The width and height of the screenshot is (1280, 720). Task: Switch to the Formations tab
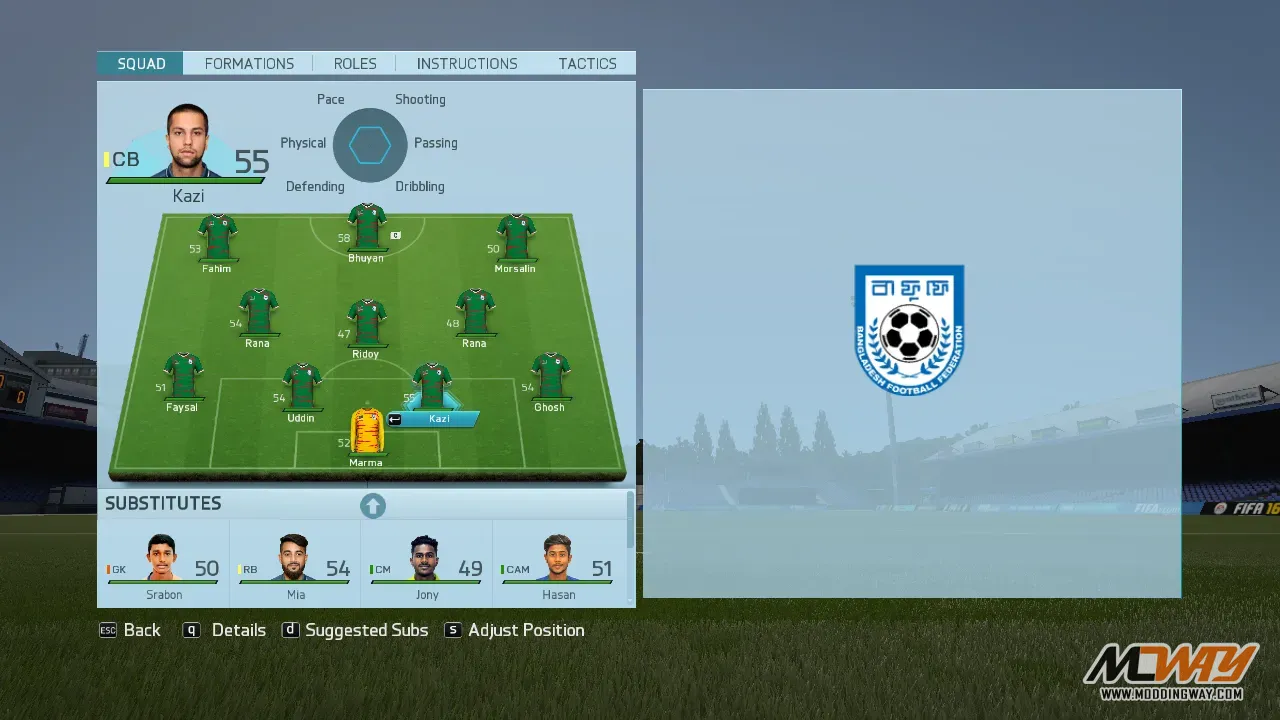pos(249,64)
